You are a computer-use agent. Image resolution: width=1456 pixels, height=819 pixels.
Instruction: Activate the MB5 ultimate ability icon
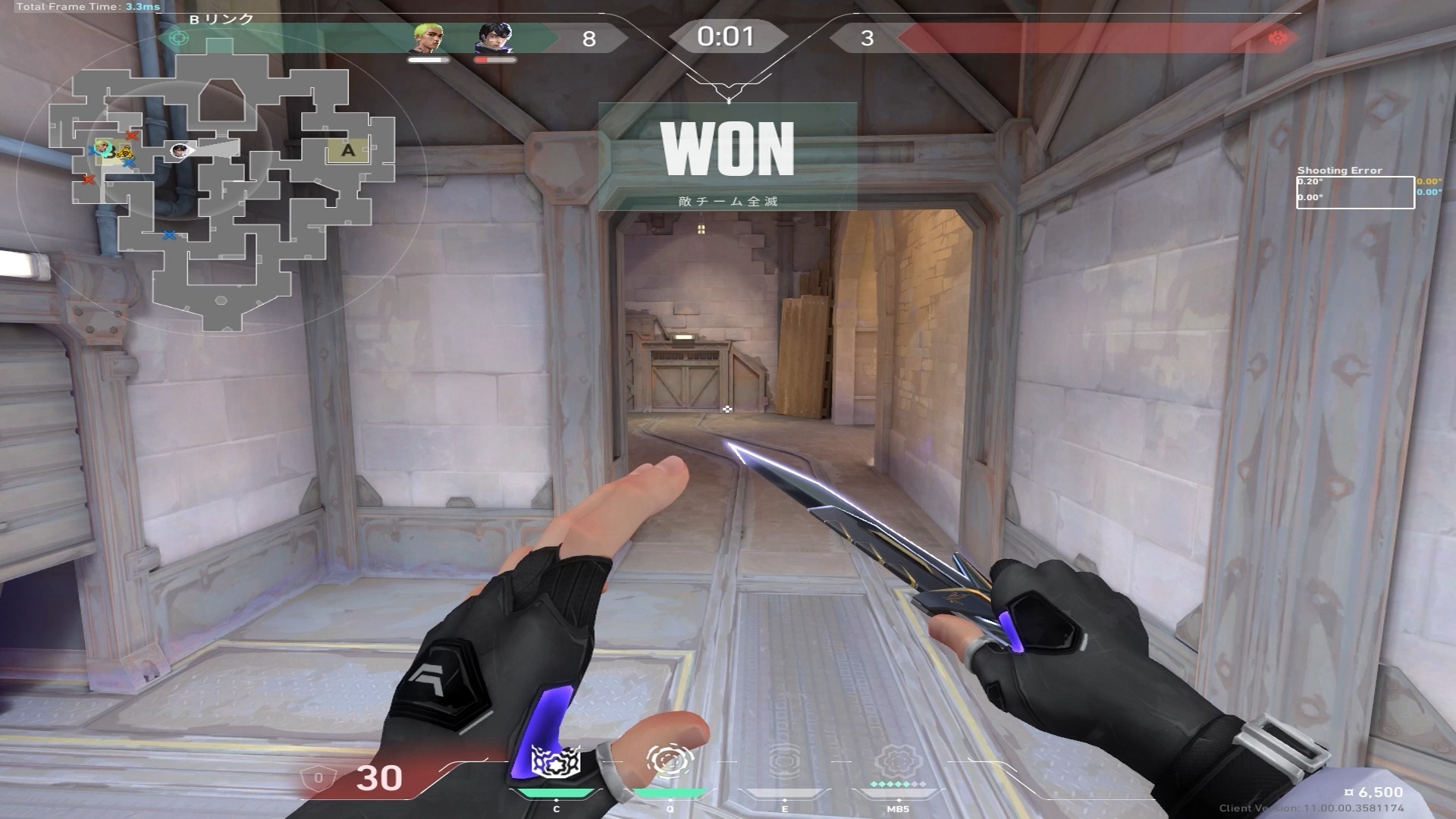click(x=898, y=762)
